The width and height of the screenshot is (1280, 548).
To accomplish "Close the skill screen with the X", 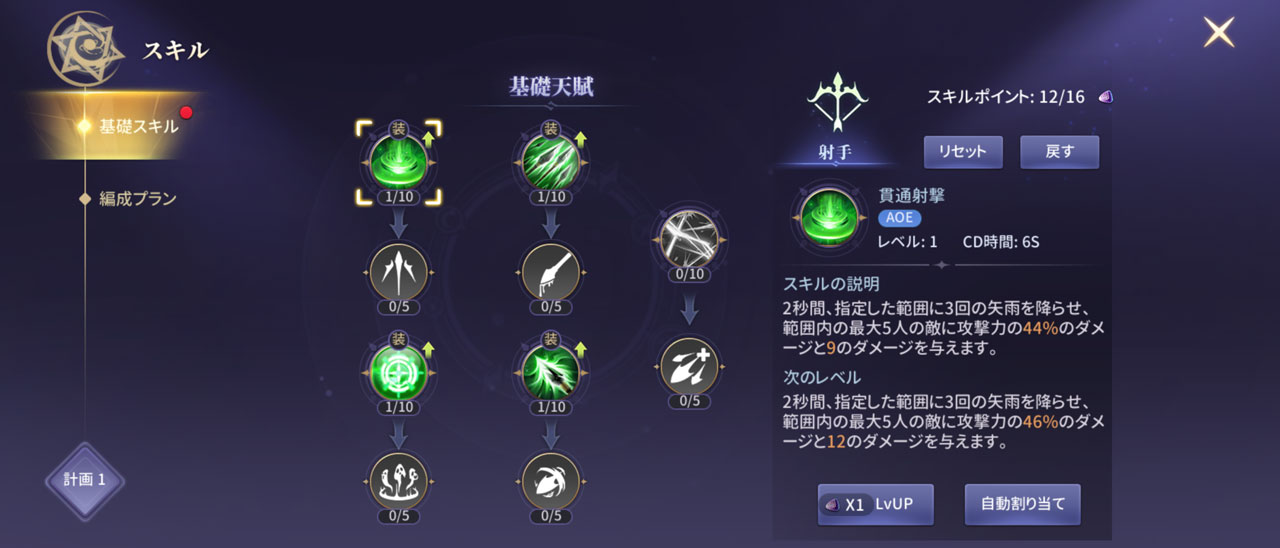I will click(x=1218, y=33).
